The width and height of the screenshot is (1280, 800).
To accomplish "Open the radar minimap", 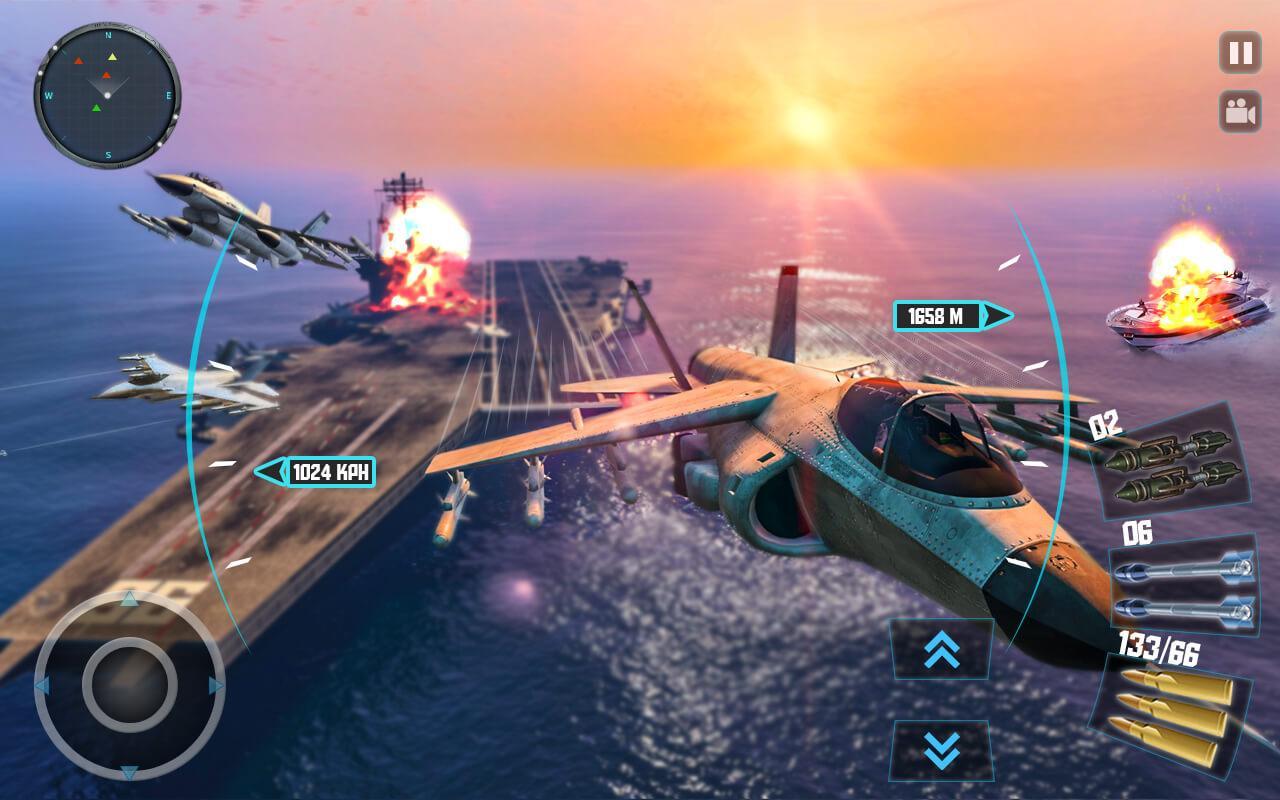I will (x=107, y=96).
